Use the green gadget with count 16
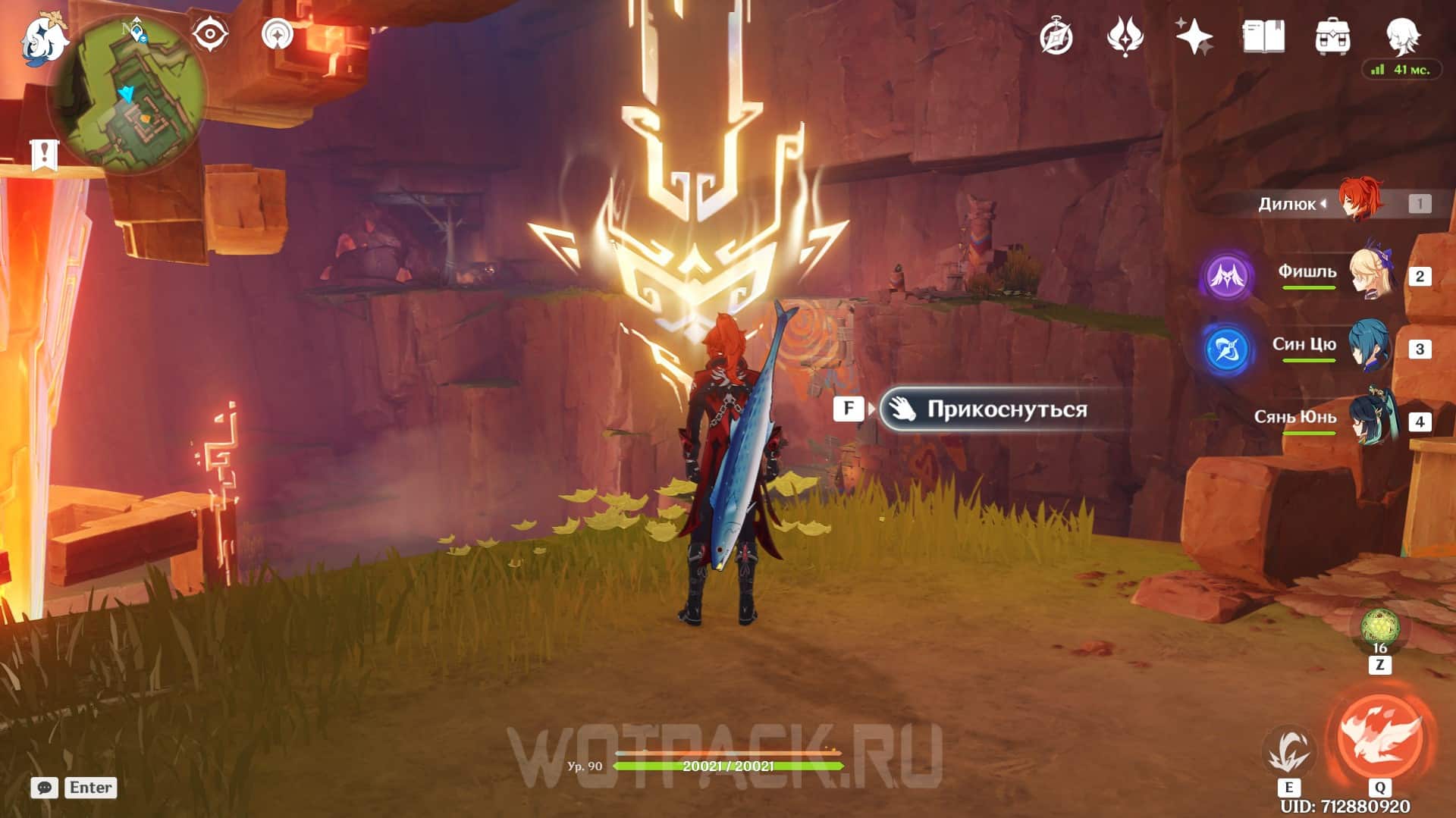 [x=1379, y=628]
